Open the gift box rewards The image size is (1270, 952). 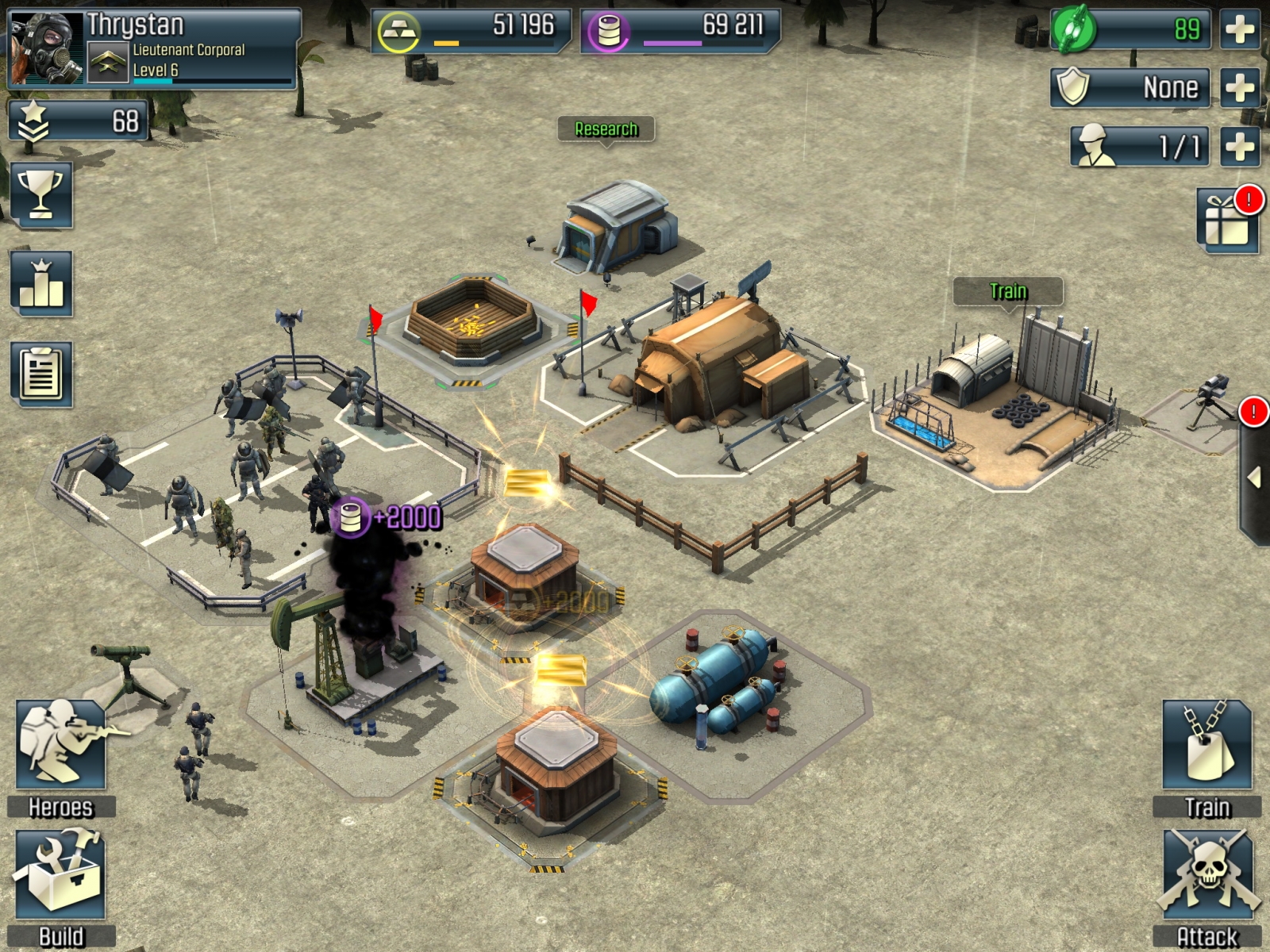(x=1227, y=221)
